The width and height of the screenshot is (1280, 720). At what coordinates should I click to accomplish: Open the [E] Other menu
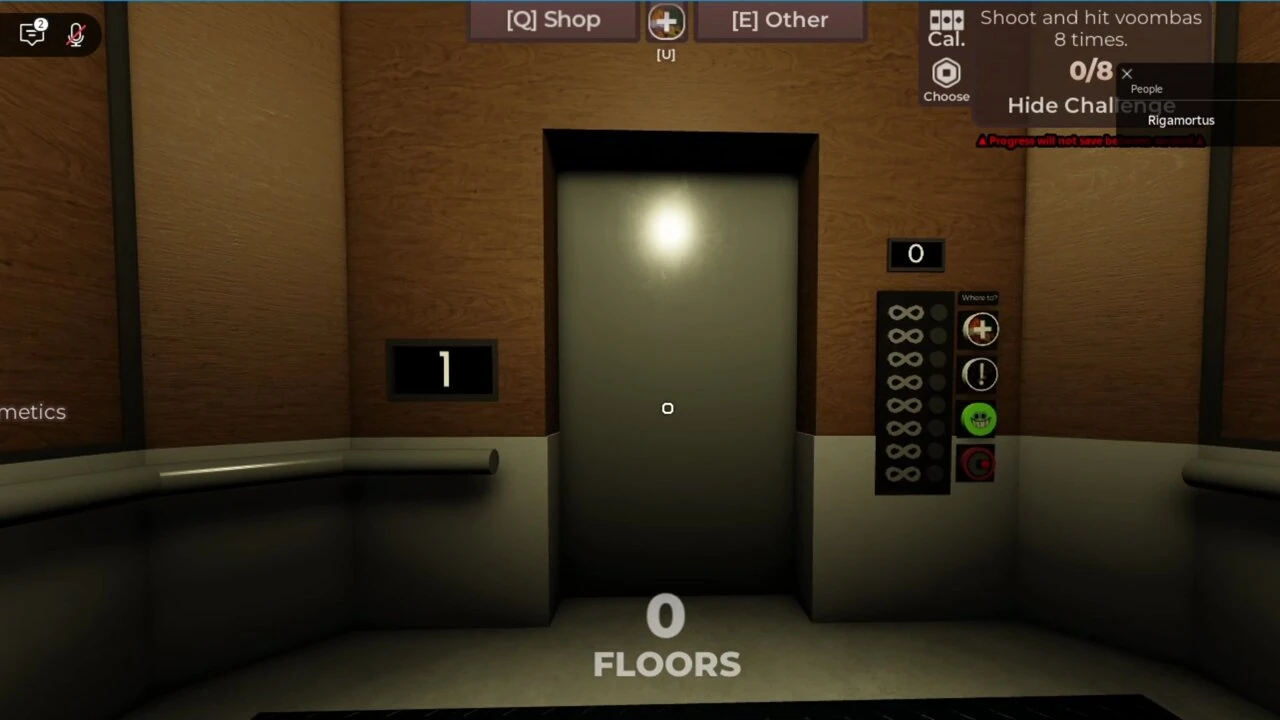click(780, 19)
